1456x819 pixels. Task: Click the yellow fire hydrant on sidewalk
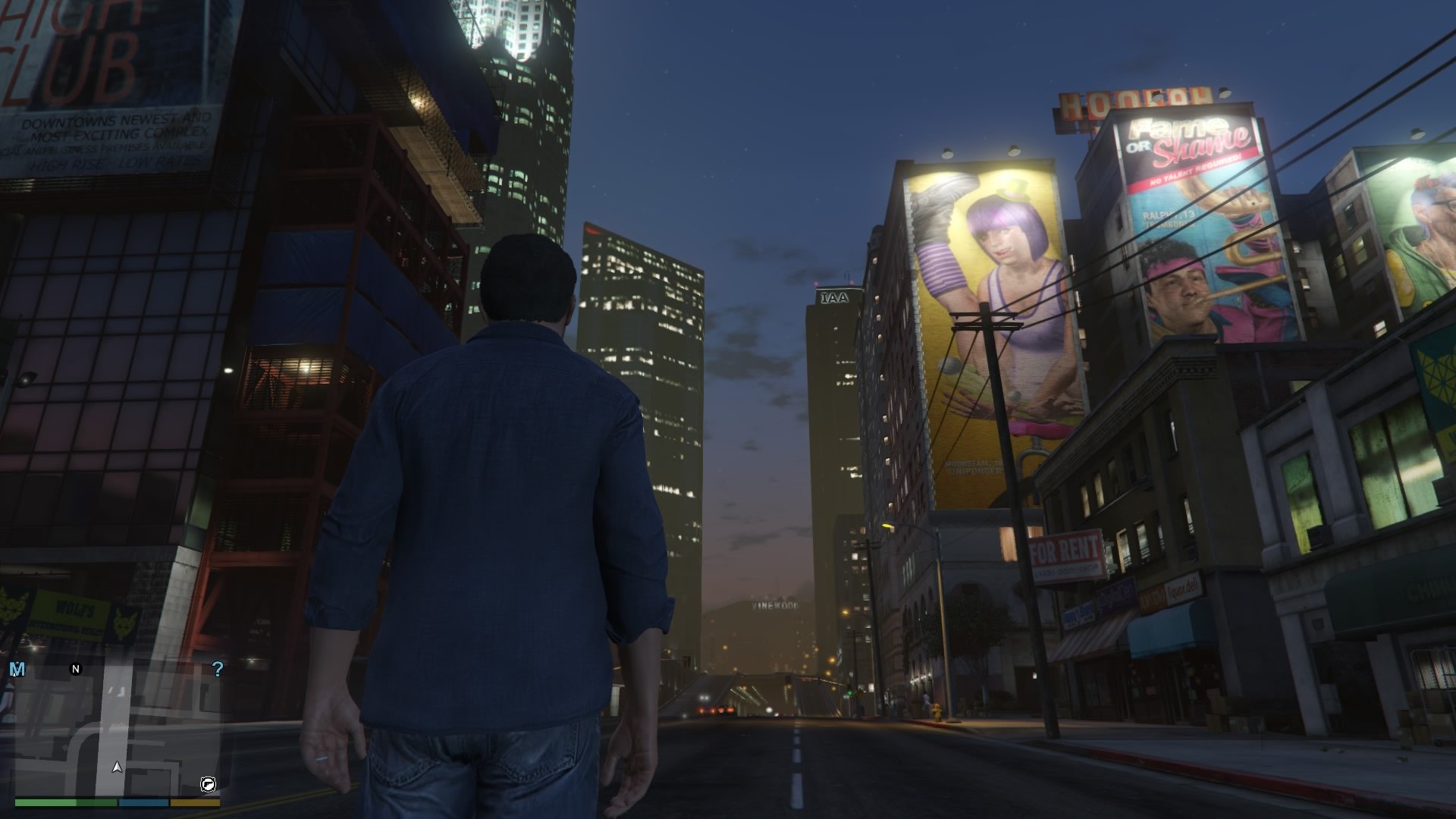[x=937, y=714]
